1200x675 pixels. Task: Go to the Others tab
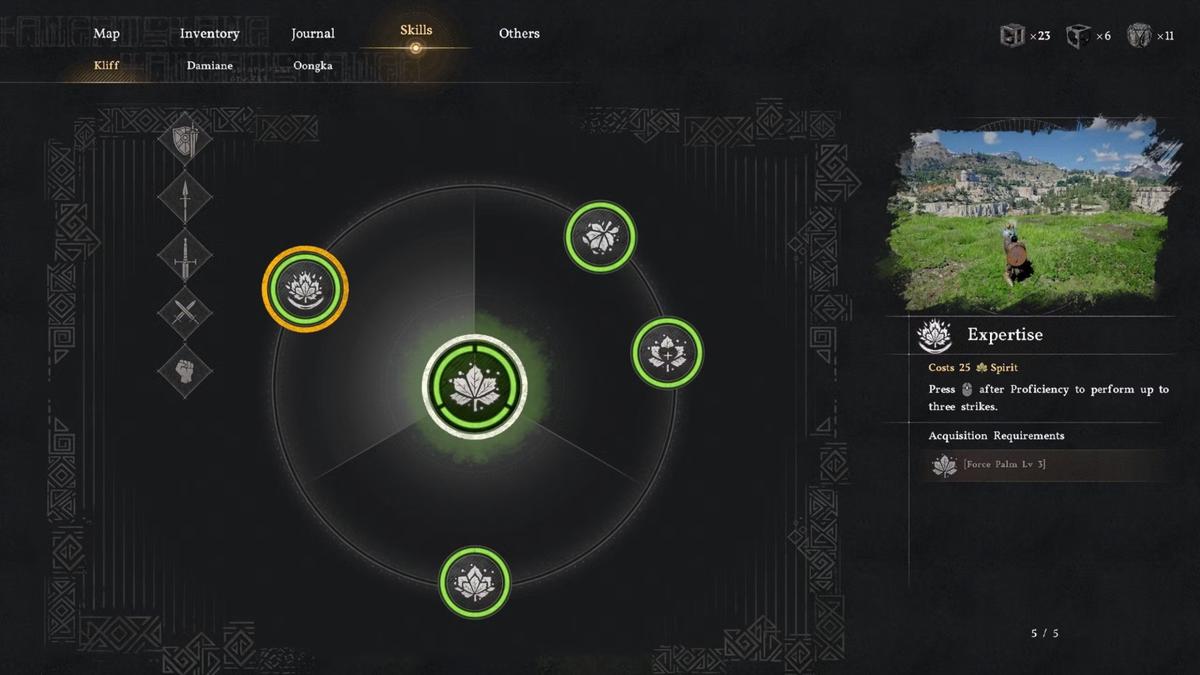pos(519,33)
